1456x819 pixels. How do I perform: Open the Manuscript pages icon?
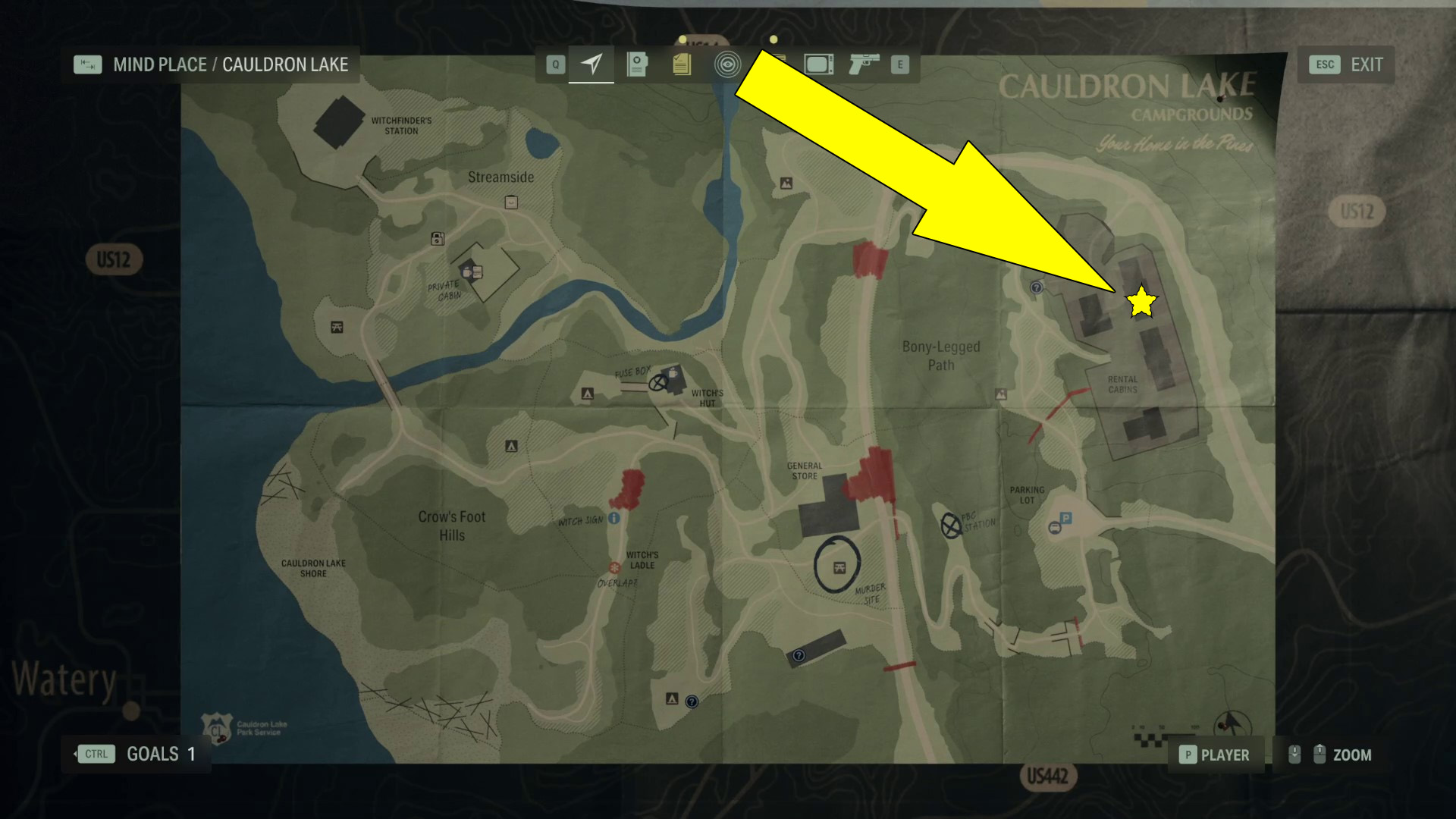click(680, 64)
